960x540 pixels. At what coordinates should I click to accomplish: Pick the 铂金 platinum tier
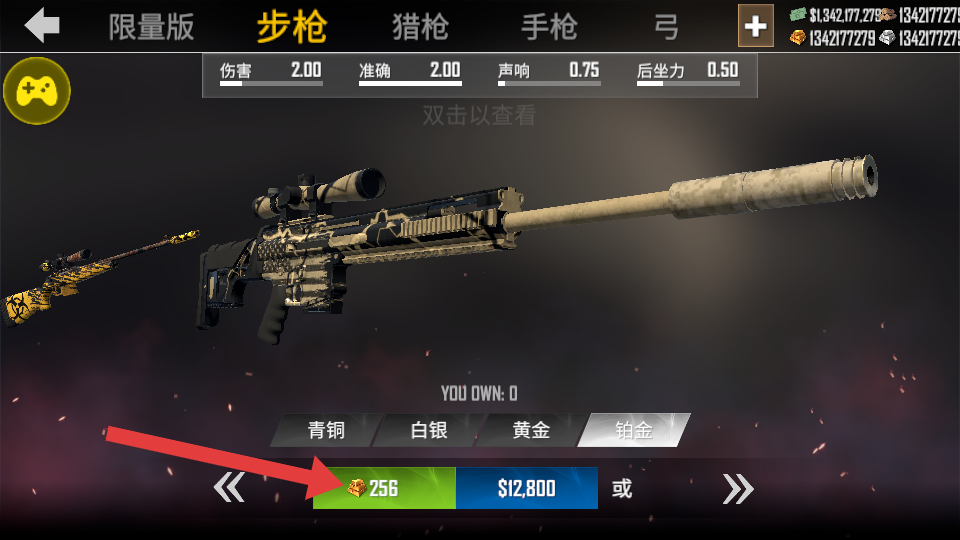pyautogui.click(x=634, y=431)
